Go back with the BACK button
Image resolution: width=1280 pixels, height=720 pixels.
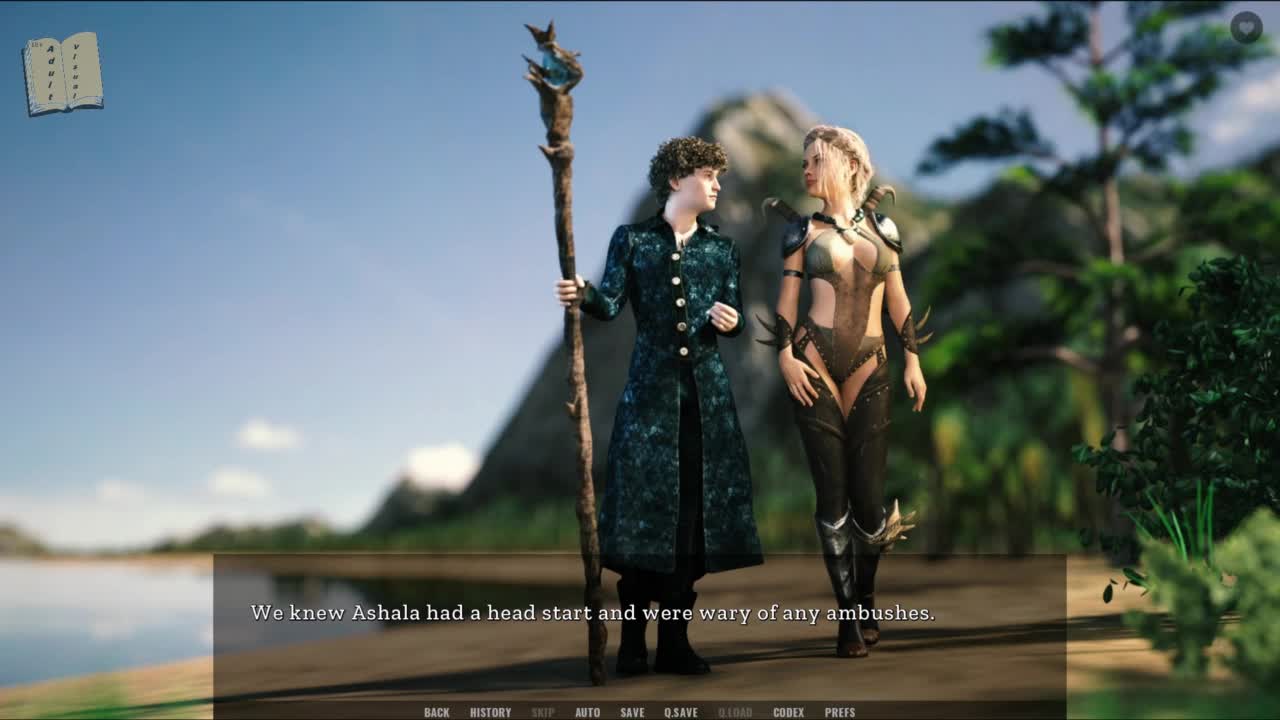point(436,712)
